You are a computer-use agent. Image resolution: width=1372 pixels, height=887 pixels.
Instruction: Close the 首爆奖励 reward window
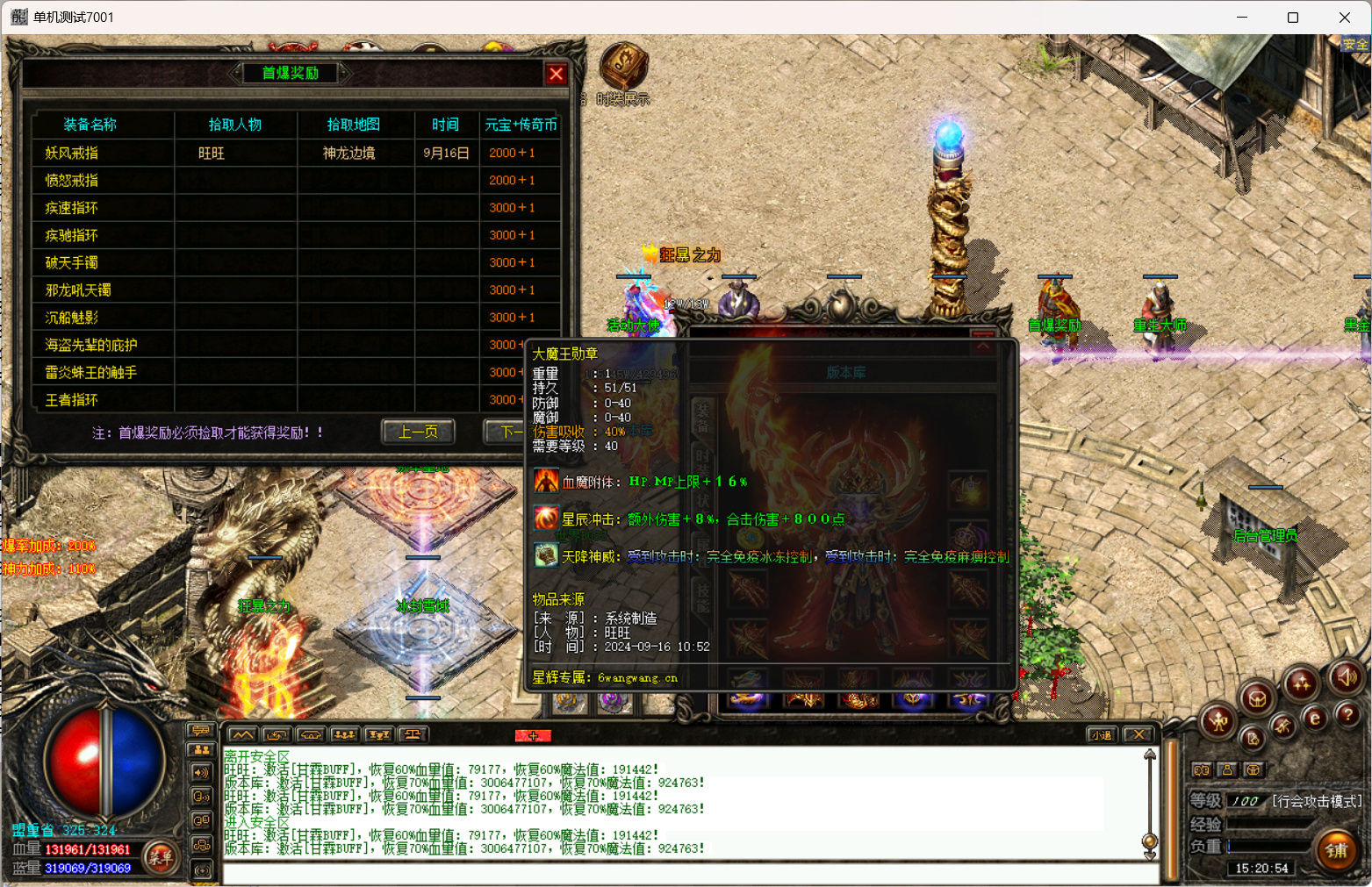tap(556, 75)
